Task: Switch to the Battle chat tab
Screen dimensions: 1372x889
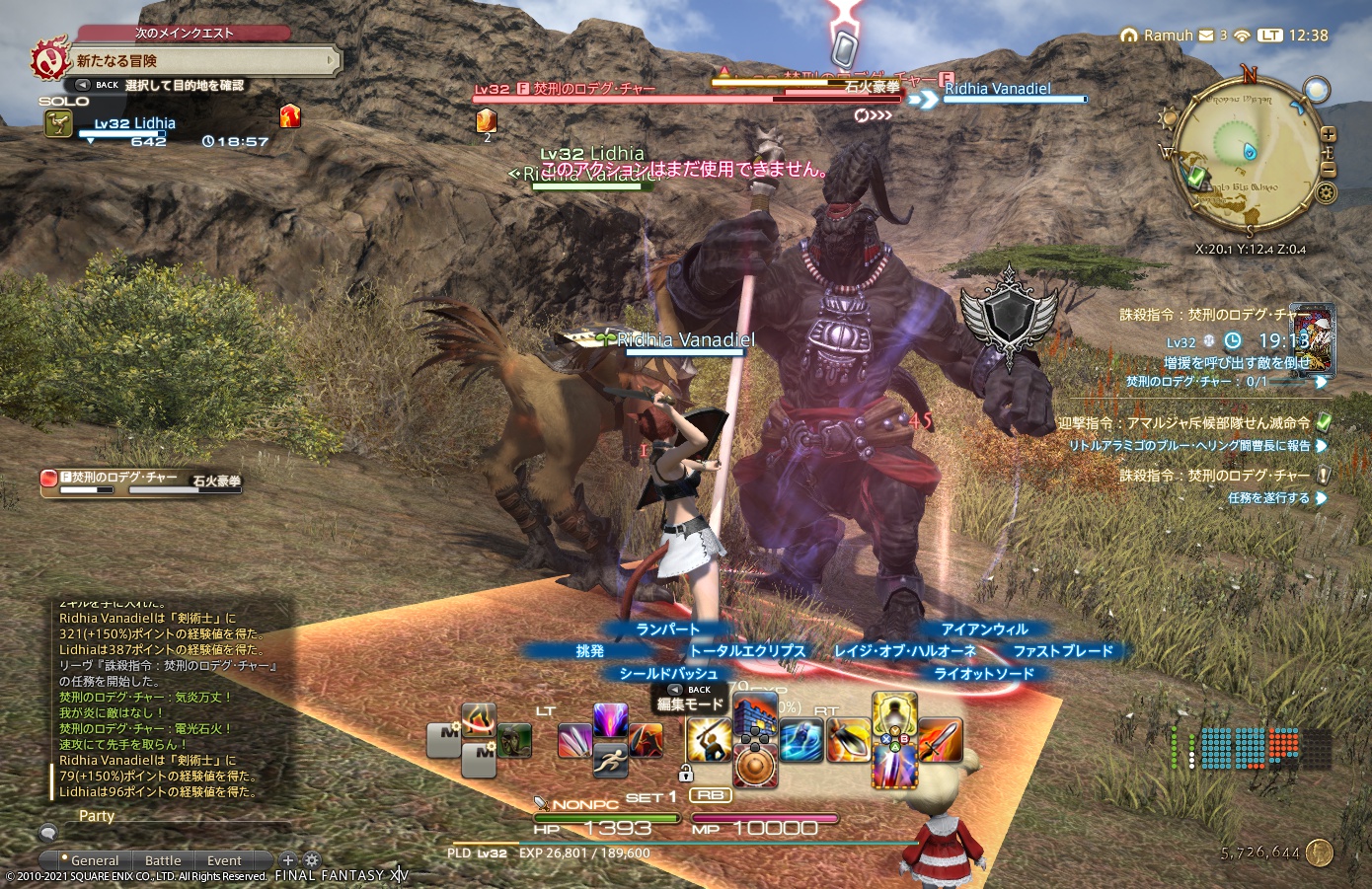Action: [x=162, y=859]
